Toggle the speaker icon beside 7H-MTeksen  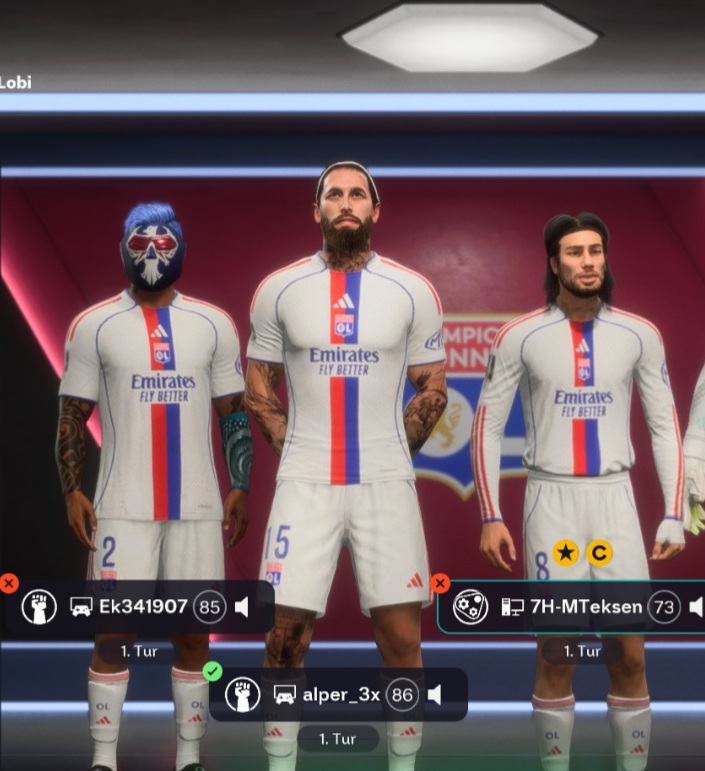(x=696, y=607)
